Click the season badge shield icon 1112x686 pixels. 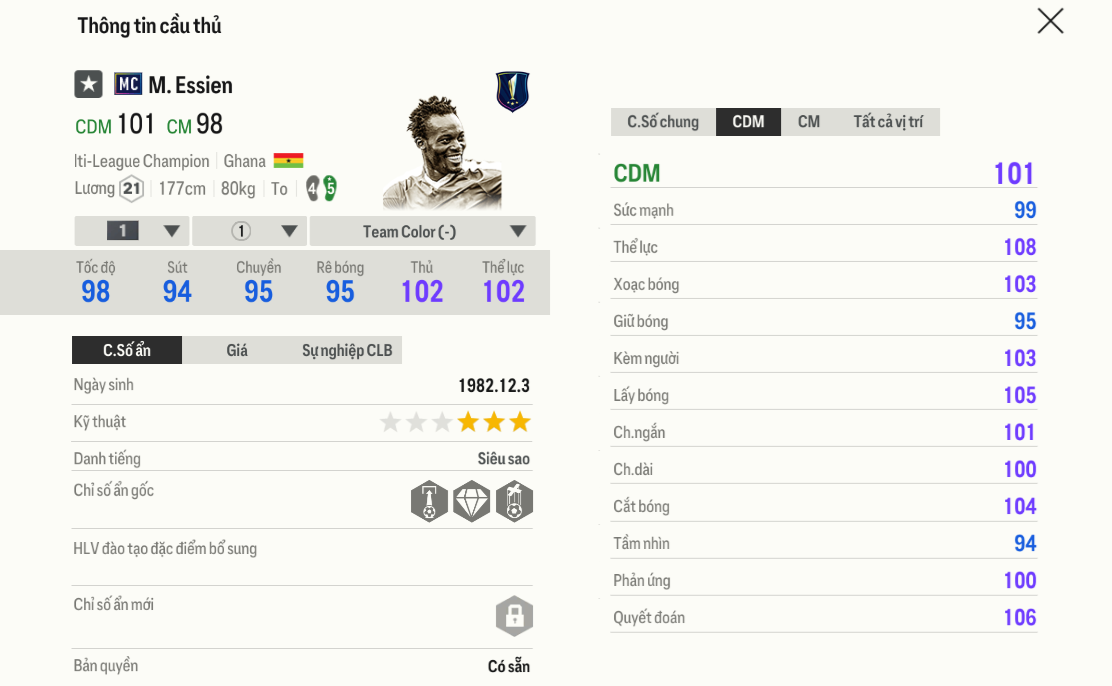513,92
